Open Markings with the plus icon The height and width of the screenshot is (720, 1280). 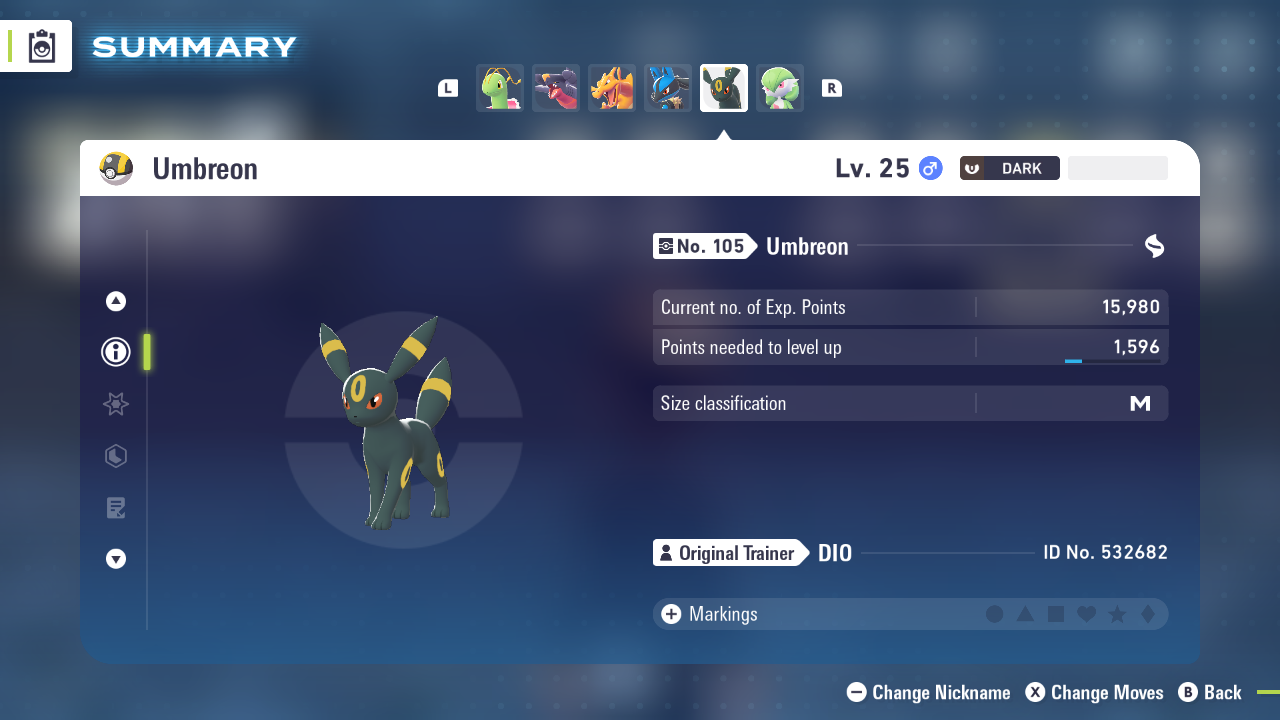(671, 614)
